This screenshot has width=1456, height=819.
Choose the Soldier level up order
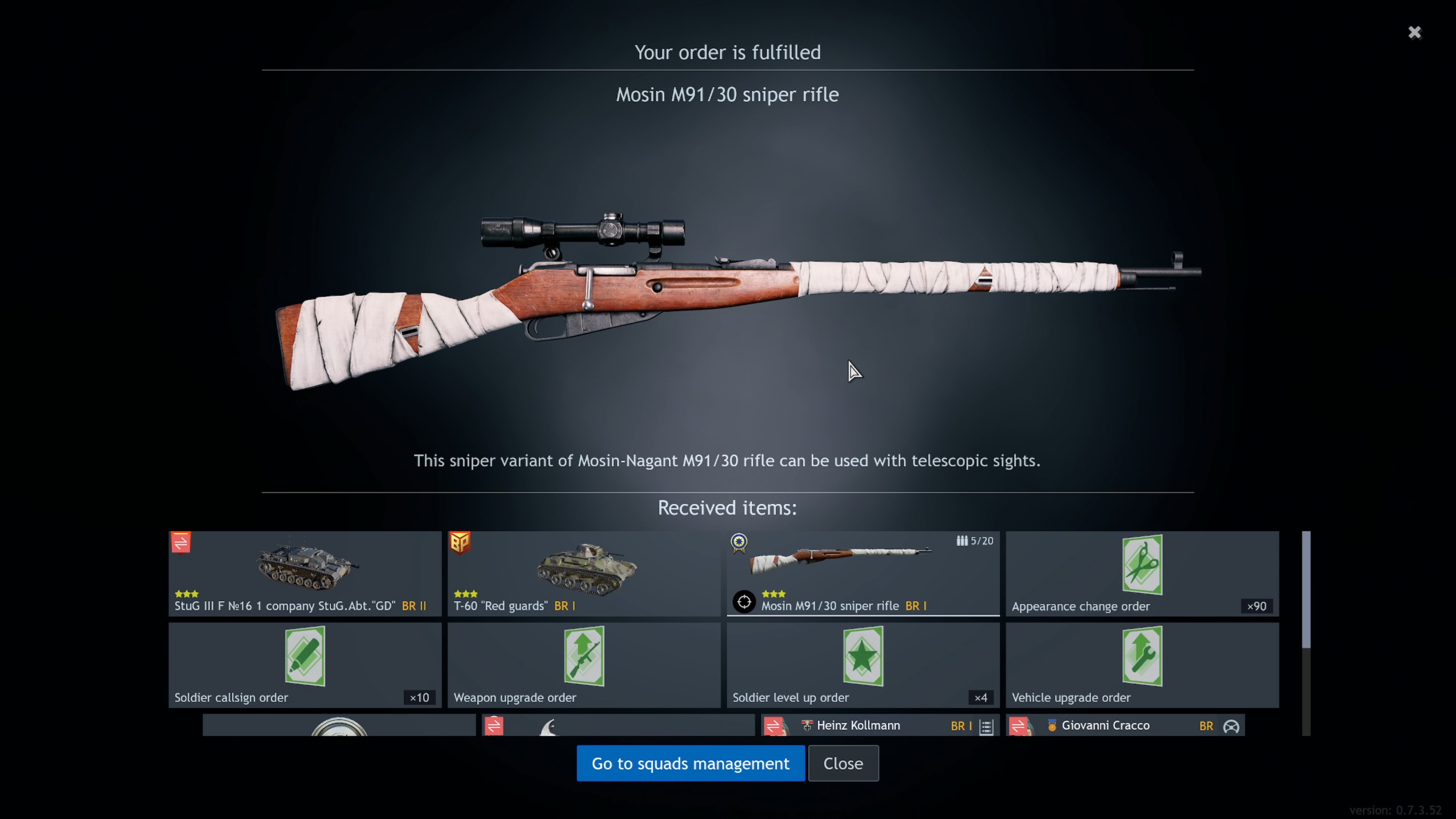pyautogui.click(x=863, y=665)
